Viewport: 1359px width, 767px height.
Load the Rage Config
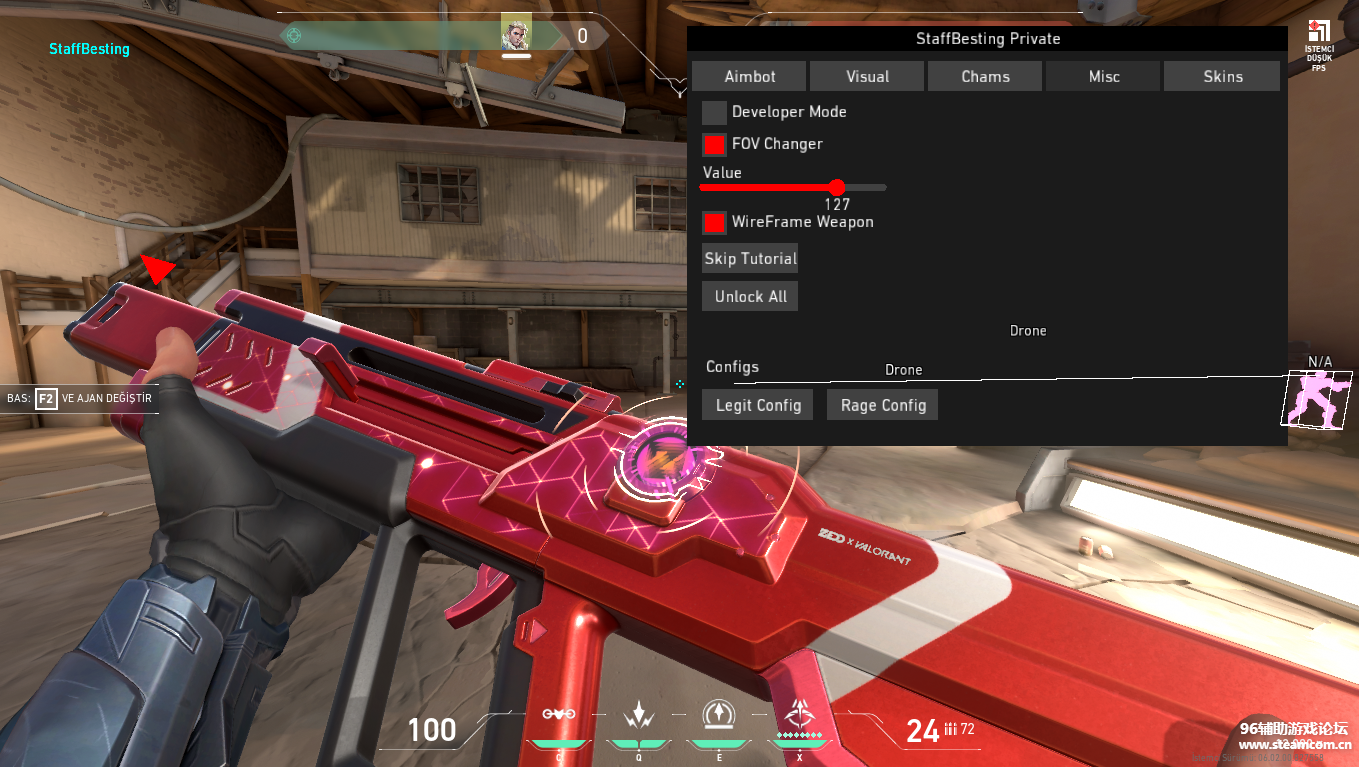point(882,404)
